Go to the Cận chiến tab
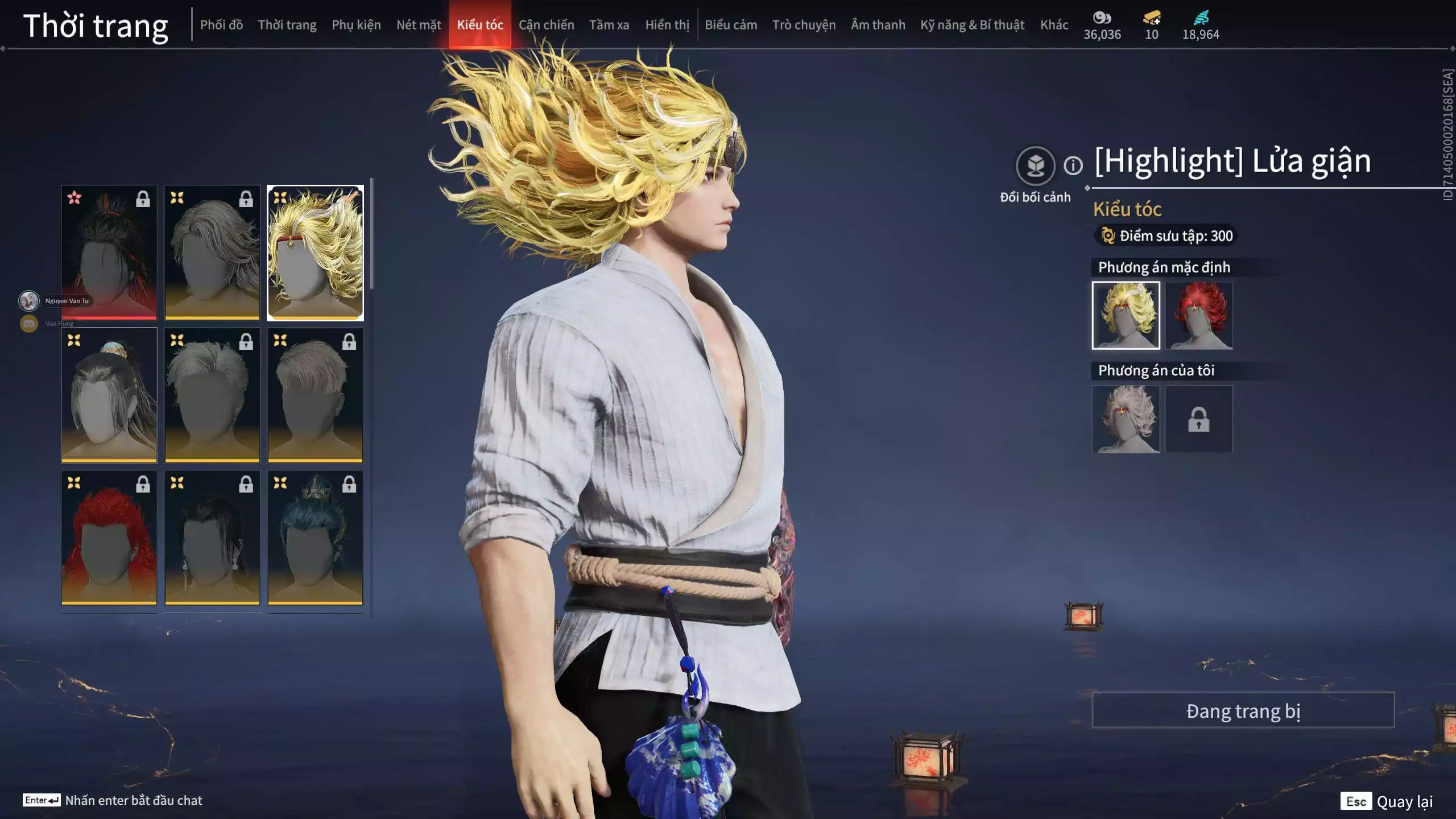This screenshot has width=1456, height=819. pos(546,25)
